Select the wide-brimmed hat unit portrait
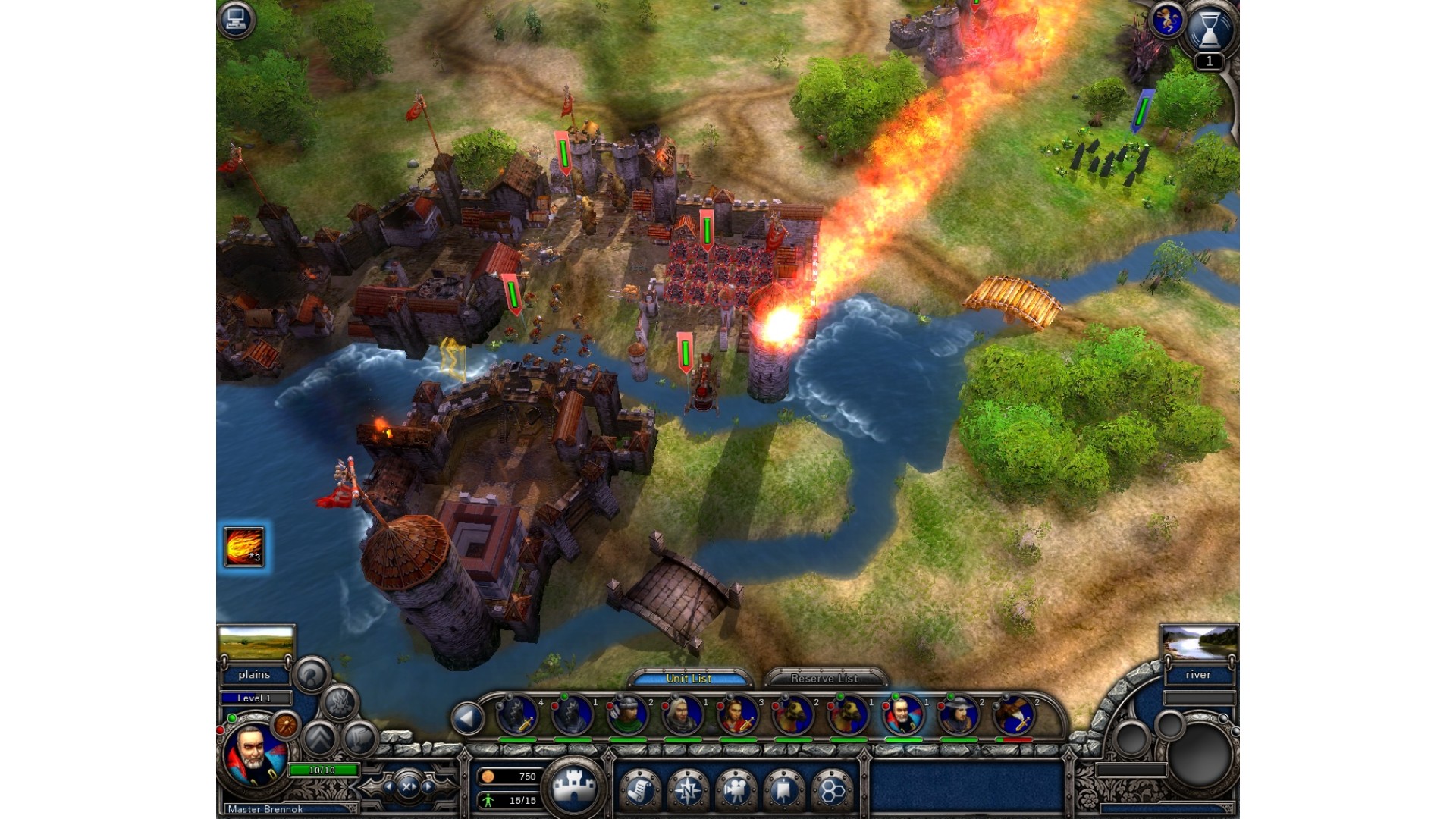1456x819 pixels. tap(959, 715)
